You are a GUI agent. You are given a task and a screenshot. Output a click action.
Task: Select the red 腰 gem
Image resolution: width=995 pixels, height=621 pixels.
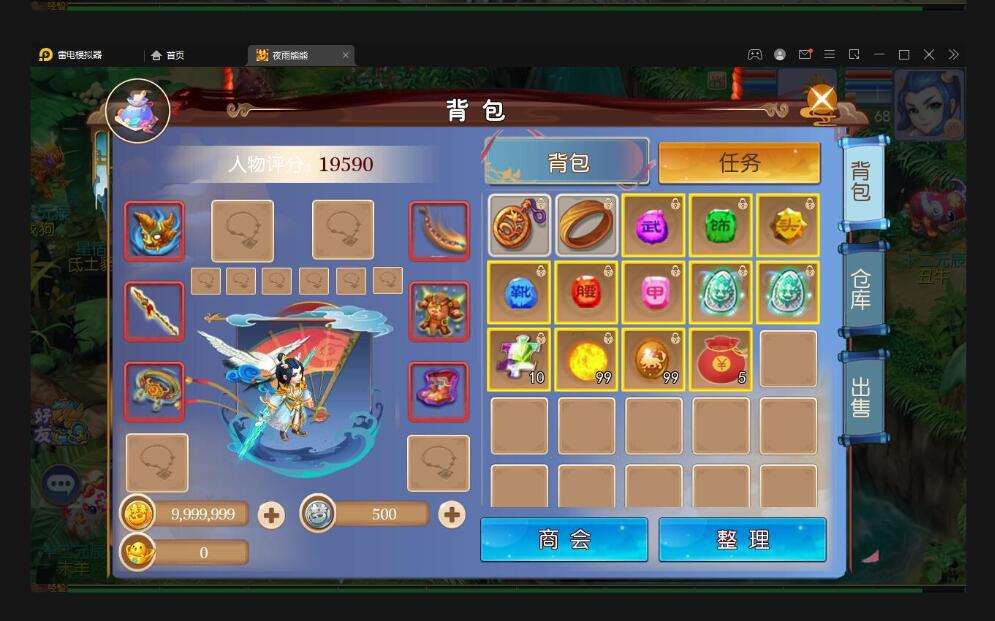[587, 292]
